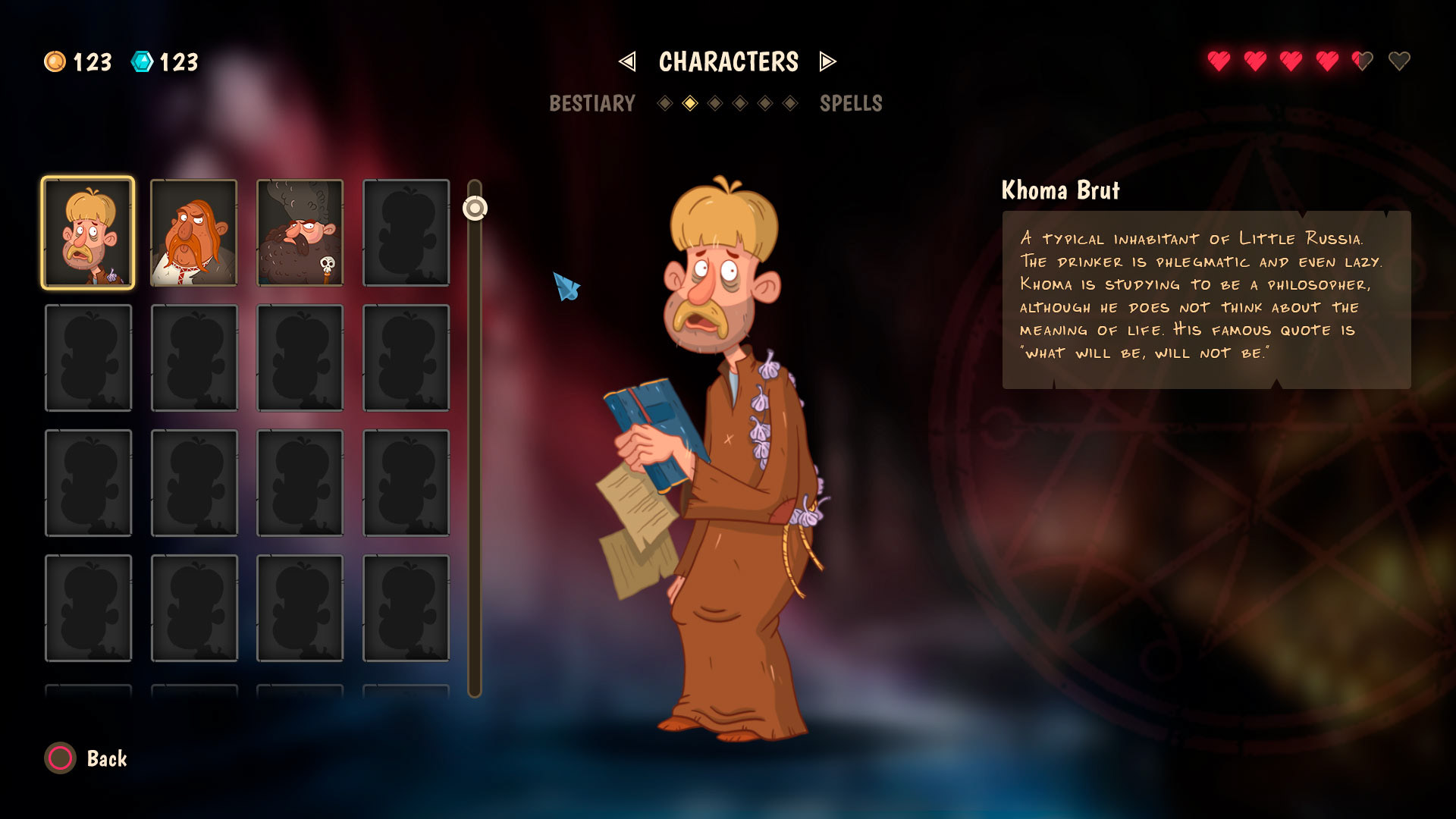This screenshot has height=819, width=1456.
Task: Pick the dark-bearded man with skull portrait
Action: coord(300,233)
